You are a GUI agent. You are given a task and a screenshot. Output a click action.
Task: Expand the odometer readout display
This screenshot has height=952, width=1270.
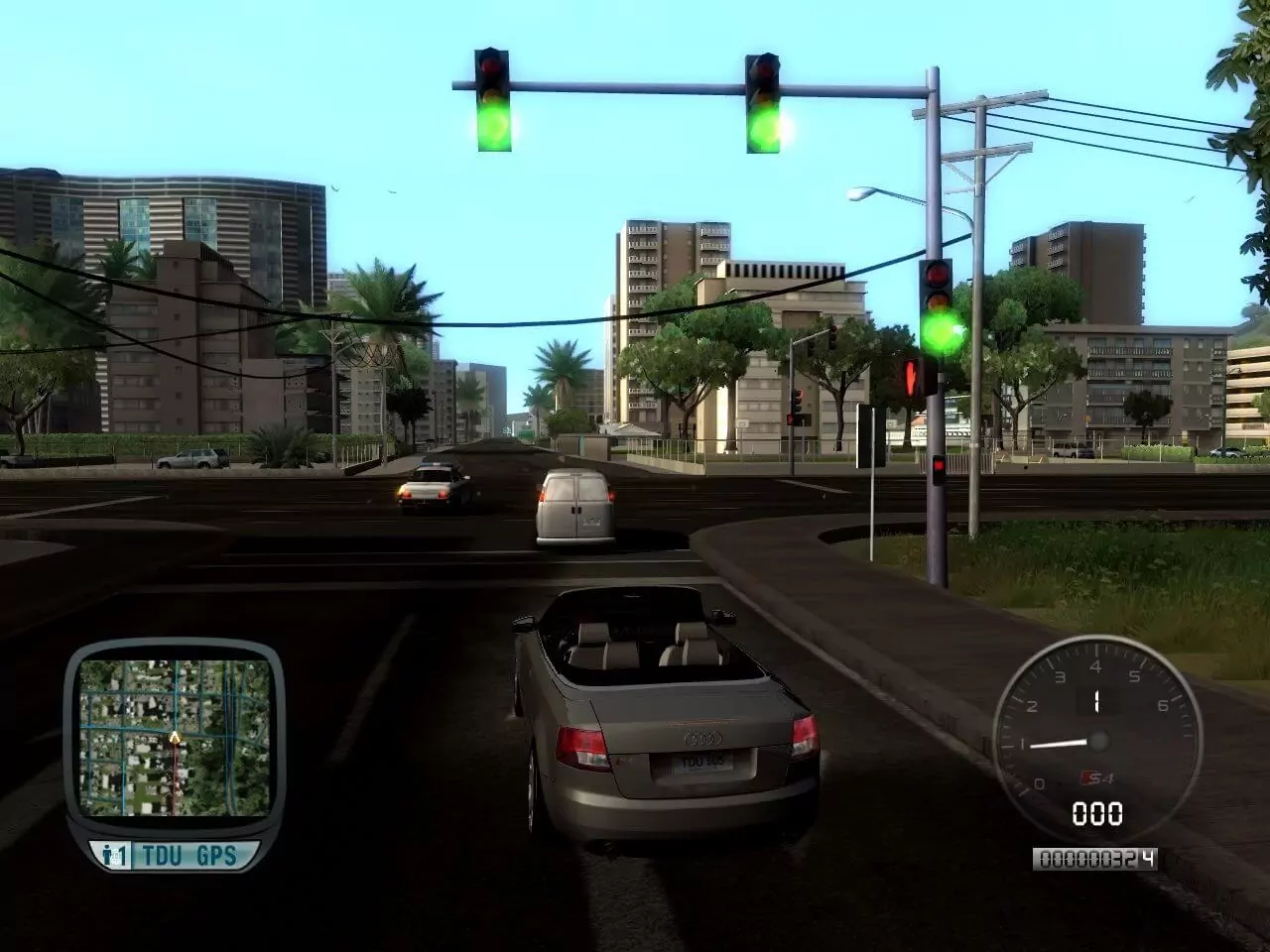click(x=1095, y=858)
